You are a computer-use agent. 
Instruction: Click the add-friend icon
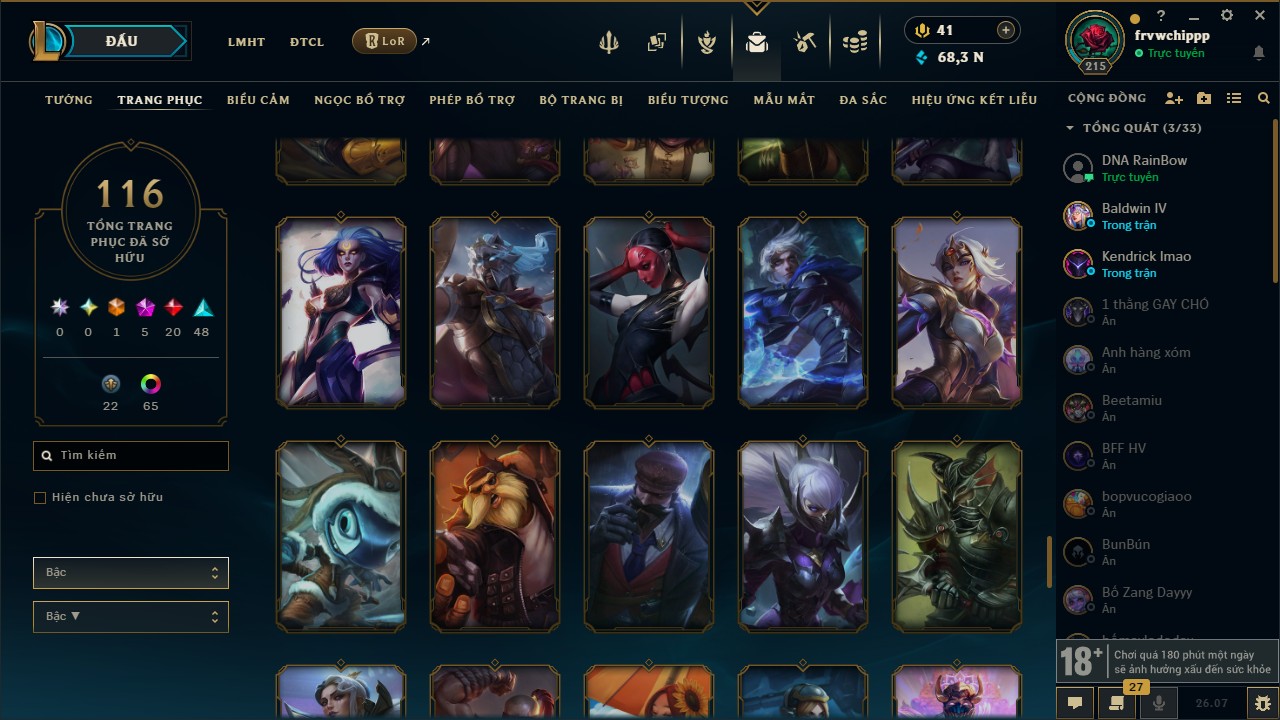pos(1174,99)
